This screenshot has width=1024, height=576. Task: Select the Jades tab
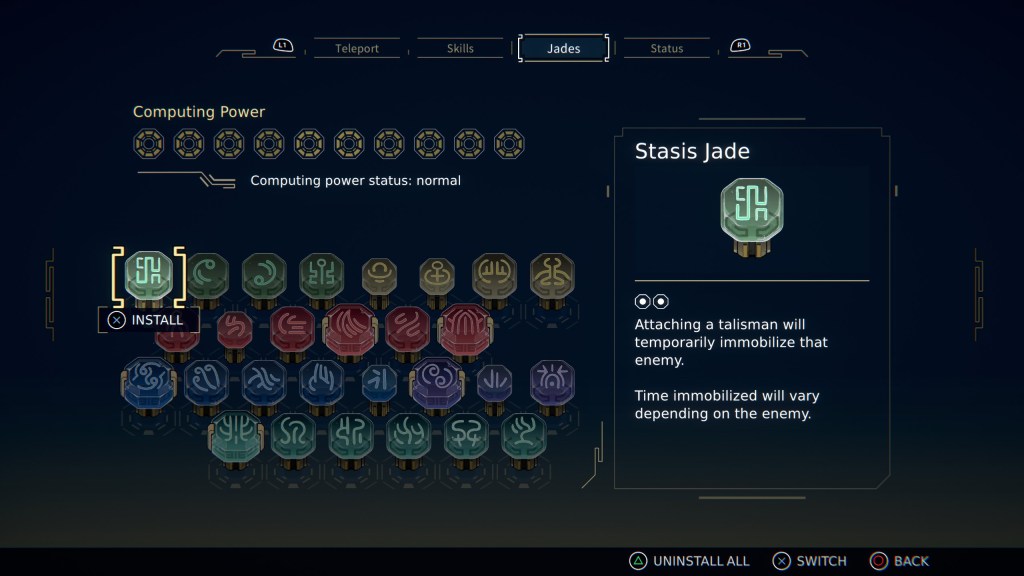[563, 48]
